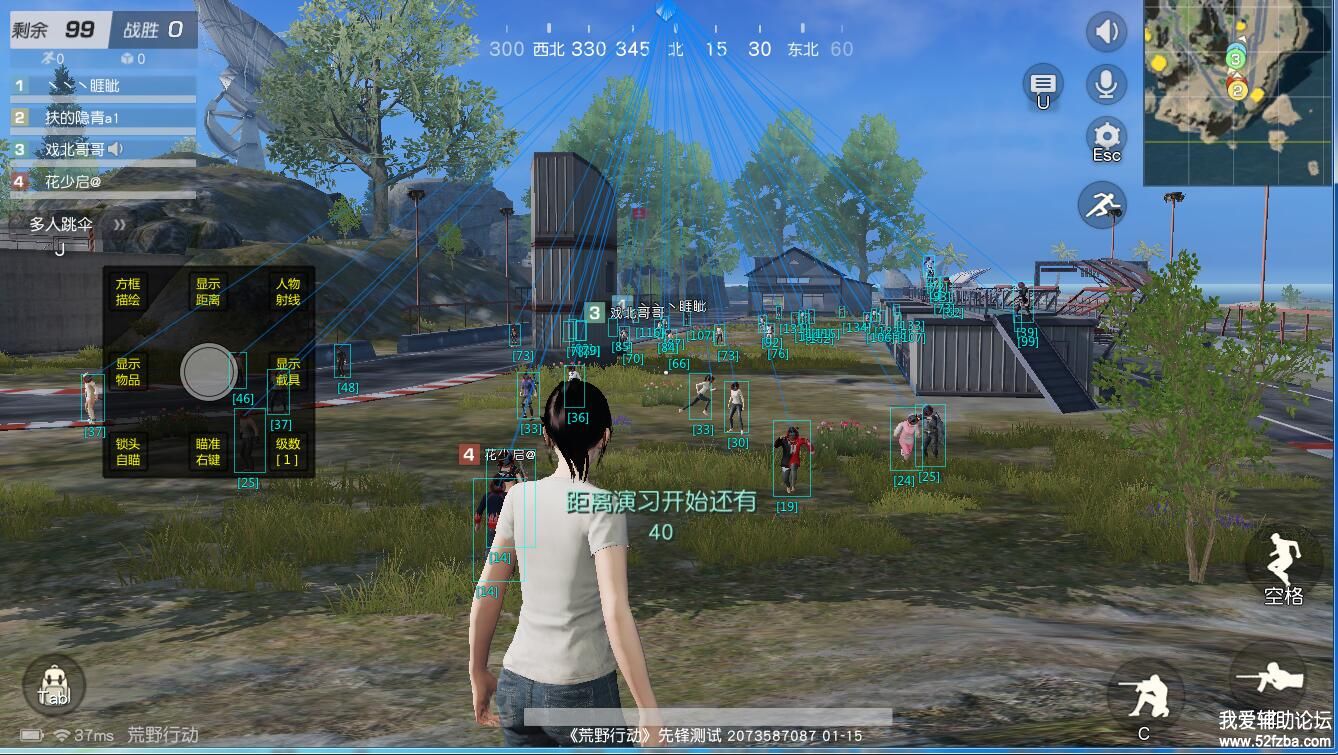Open the backpack icon
This screenshot has height=755, width=1338.
(54, 686)
